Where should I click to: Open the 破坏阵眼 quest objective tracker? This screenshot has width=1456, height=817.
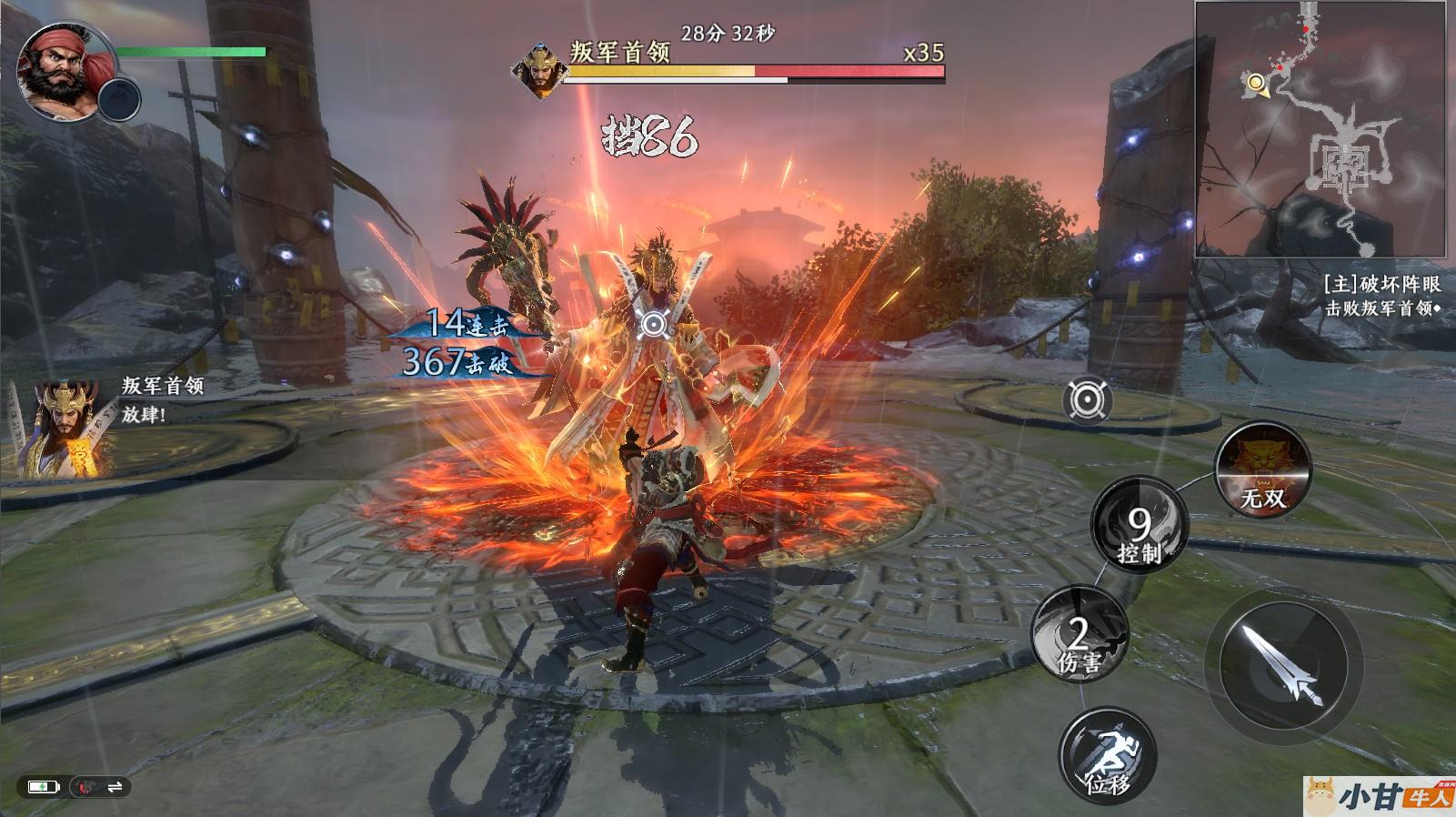tap(1381, 296)
